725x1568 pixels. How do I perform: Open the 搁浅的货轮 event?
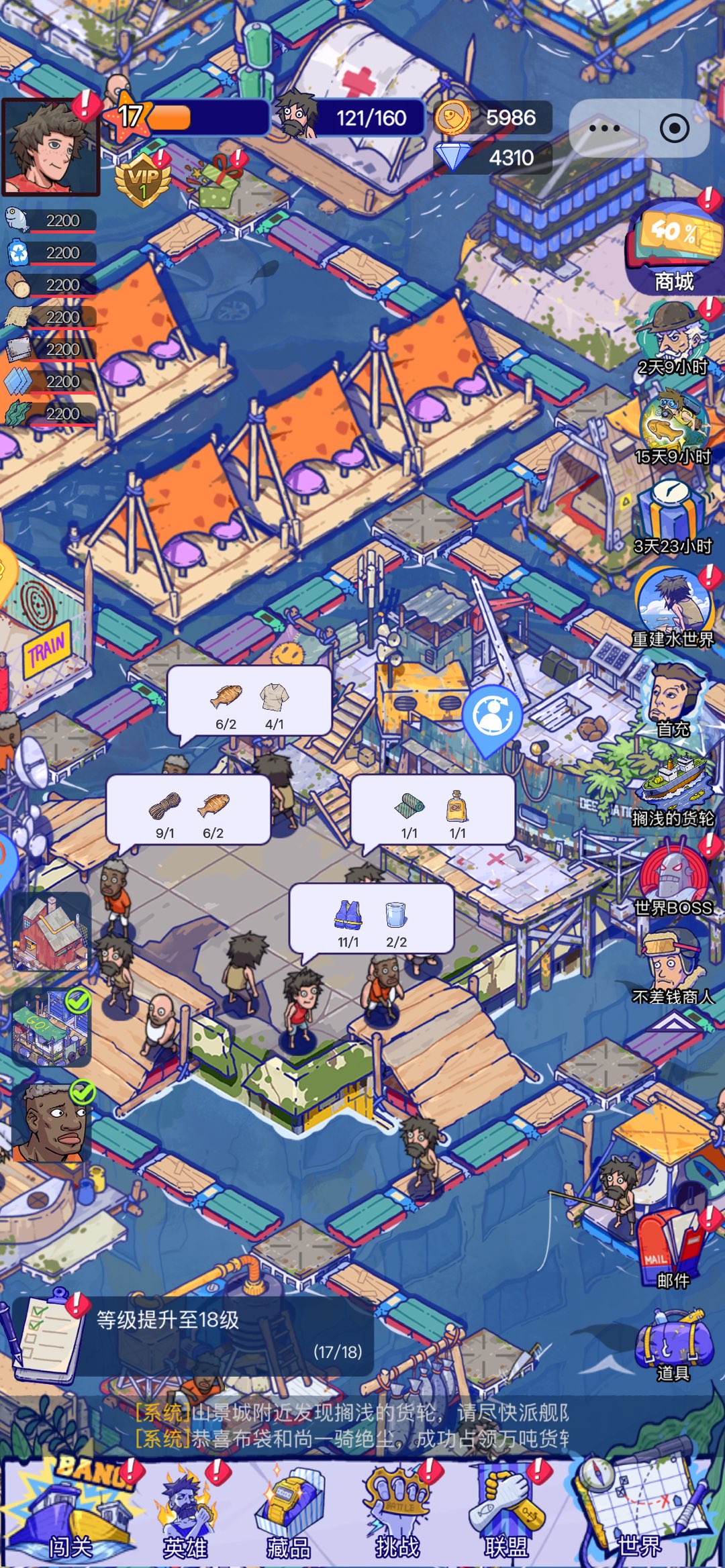673,788
